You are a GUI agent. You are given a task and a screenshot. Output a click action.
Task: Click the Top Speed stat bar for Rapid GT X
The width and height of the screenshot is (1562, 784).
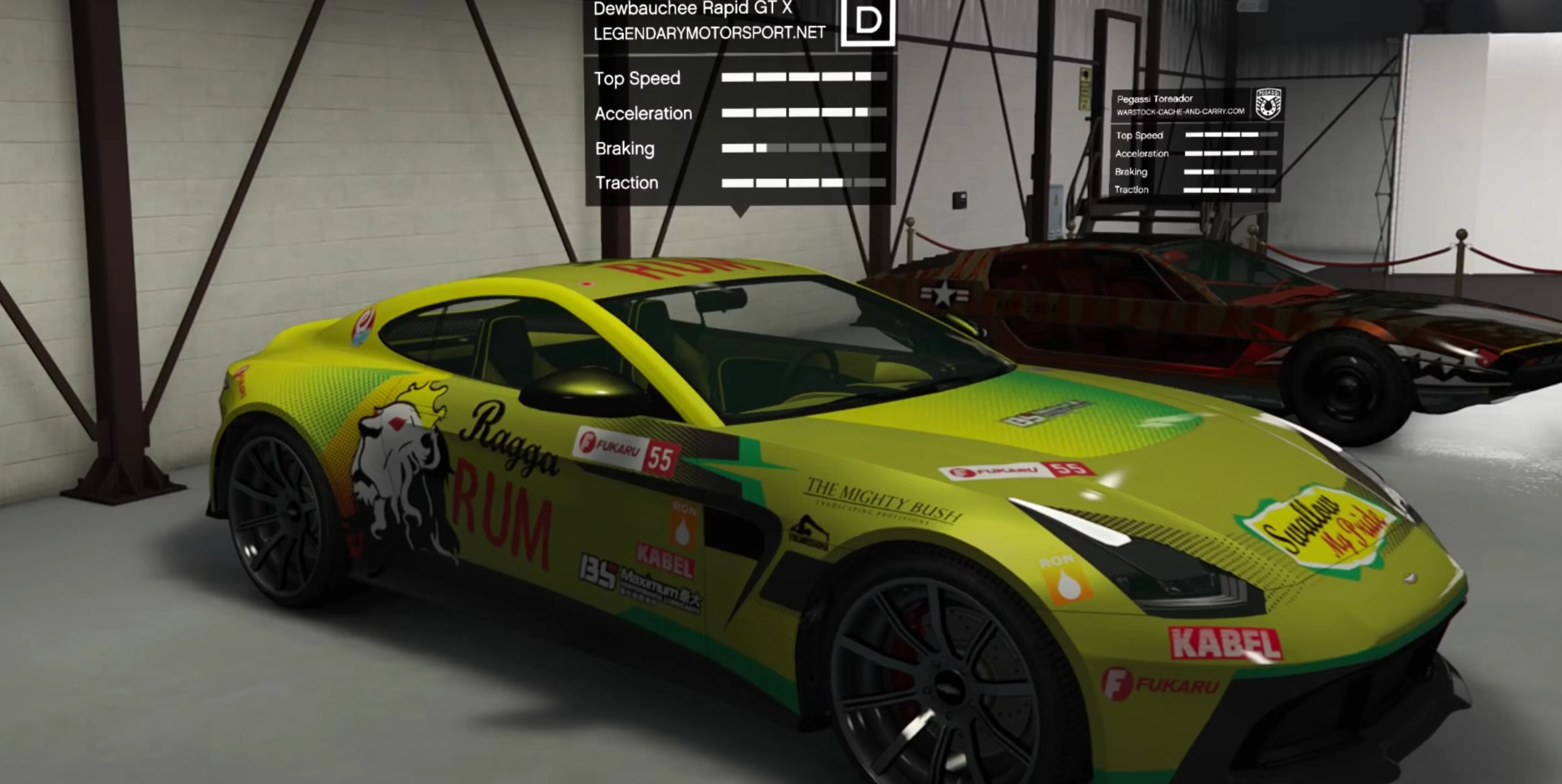[x=795, y=78]
